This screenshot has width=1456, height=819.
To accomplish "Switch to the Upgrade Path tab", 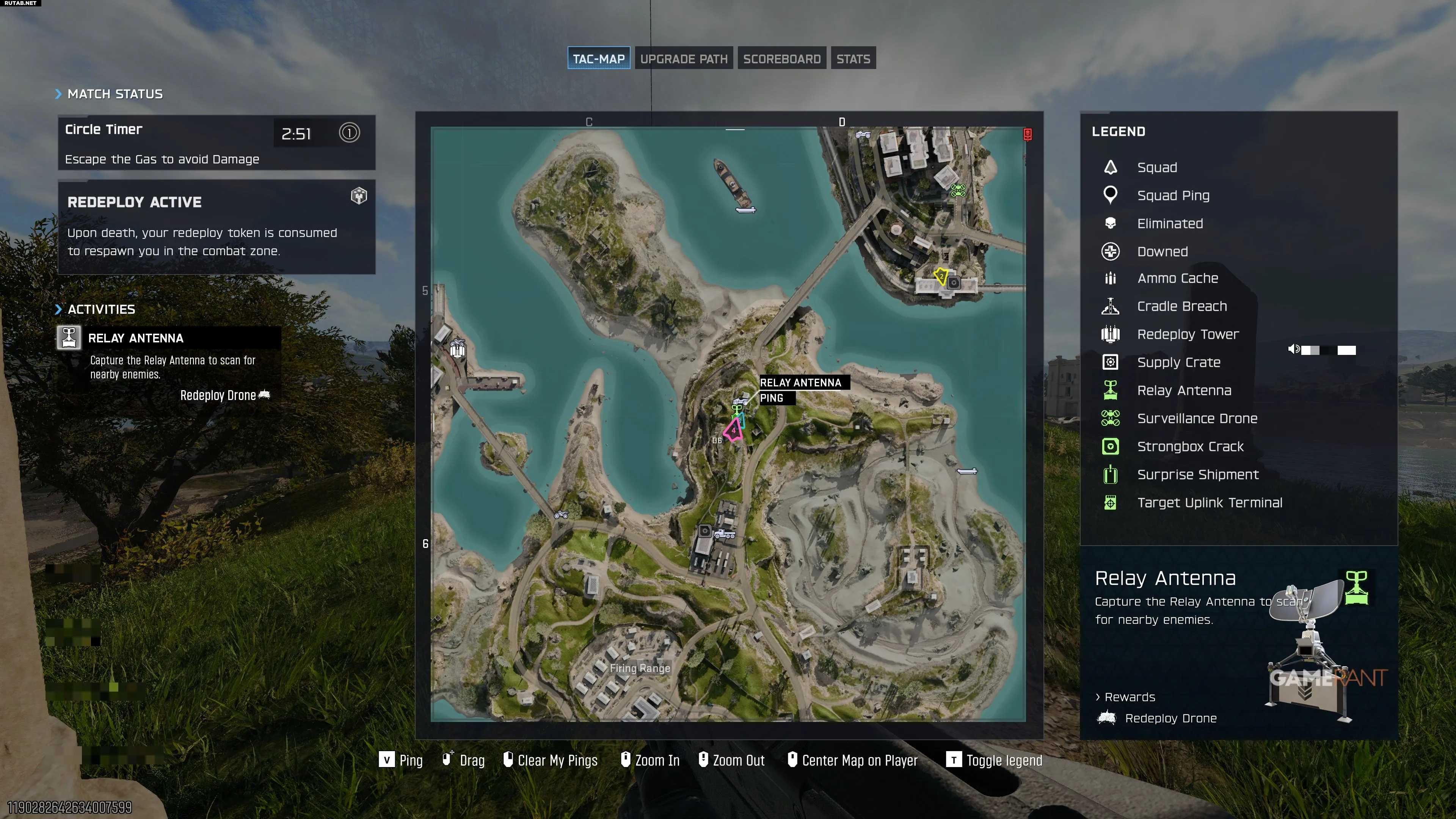I will [x=683, y=59].
